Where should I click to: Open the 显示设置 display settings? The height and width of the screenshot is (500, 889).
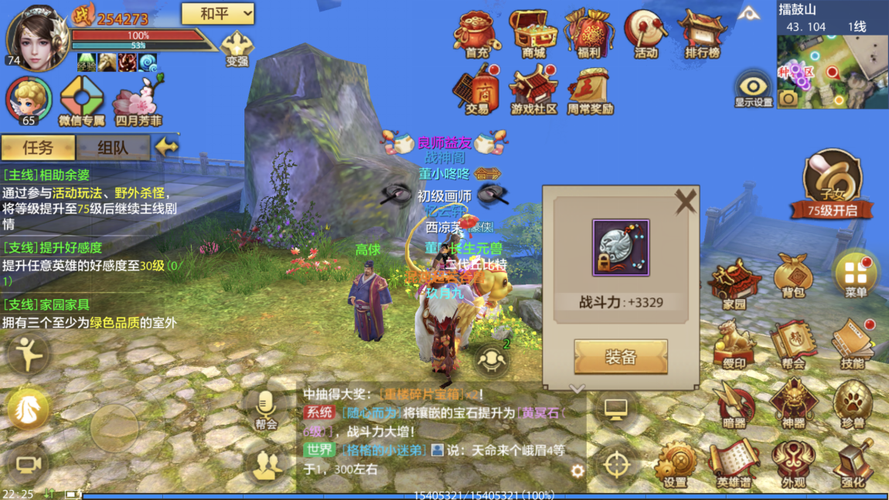tap(753, 88)
